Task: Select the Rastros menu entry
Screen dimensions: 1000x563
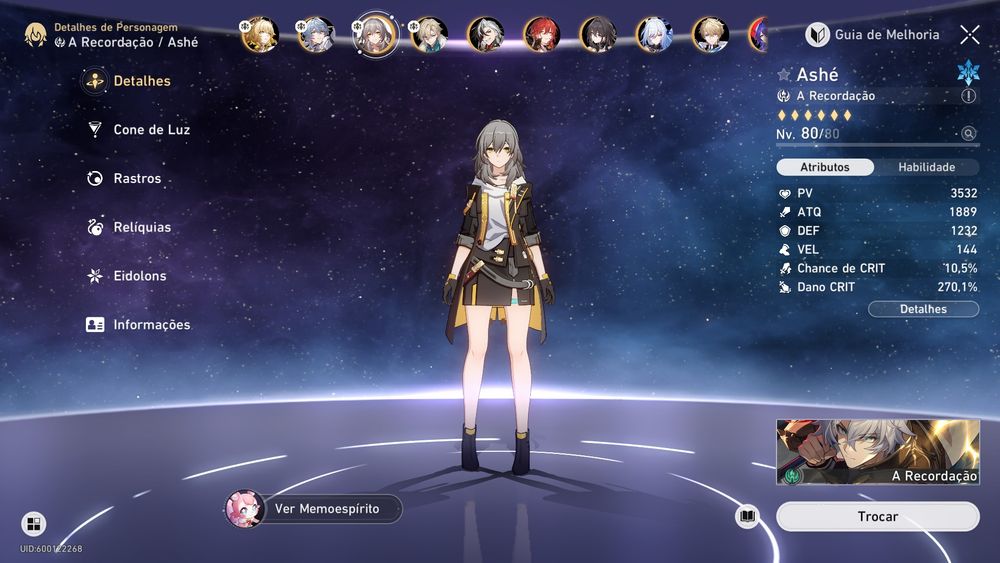Action: [x=136, y=179]
